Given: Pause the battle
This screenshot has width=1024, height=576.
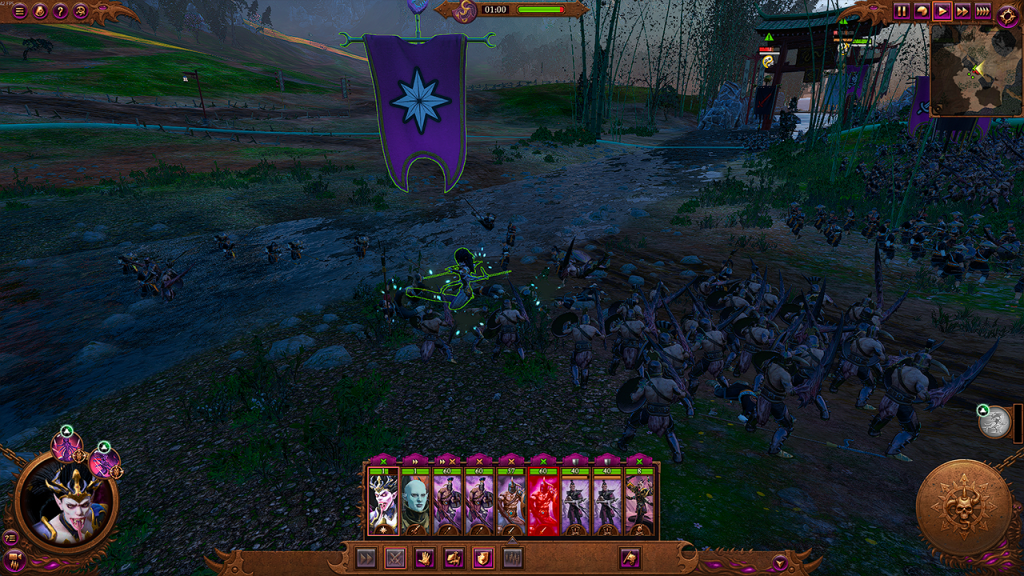Looking at the screenshot, I should tap(902, 11).
